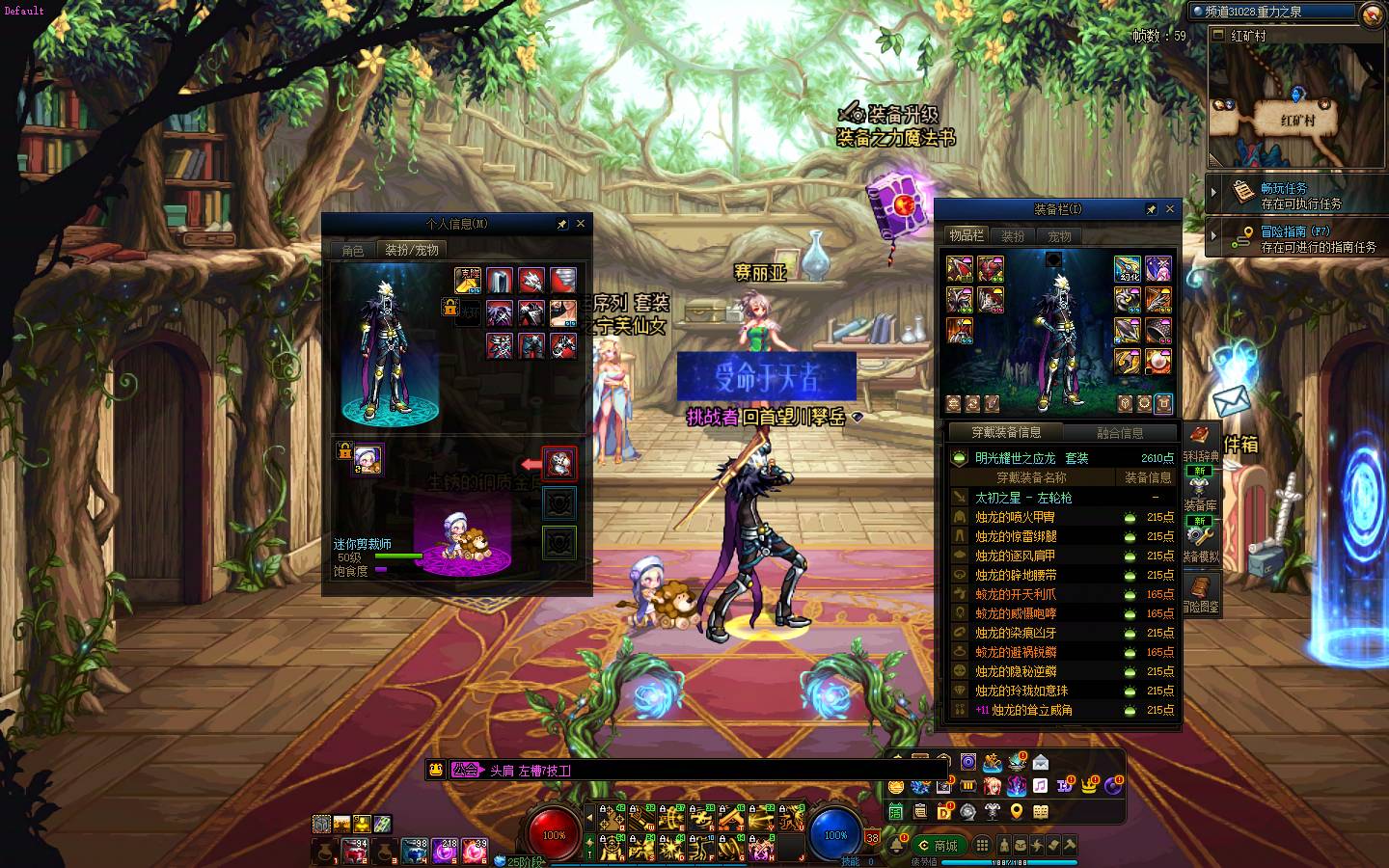Click the chat input box
Screen dimensions: 1389x868
(675, 770)
